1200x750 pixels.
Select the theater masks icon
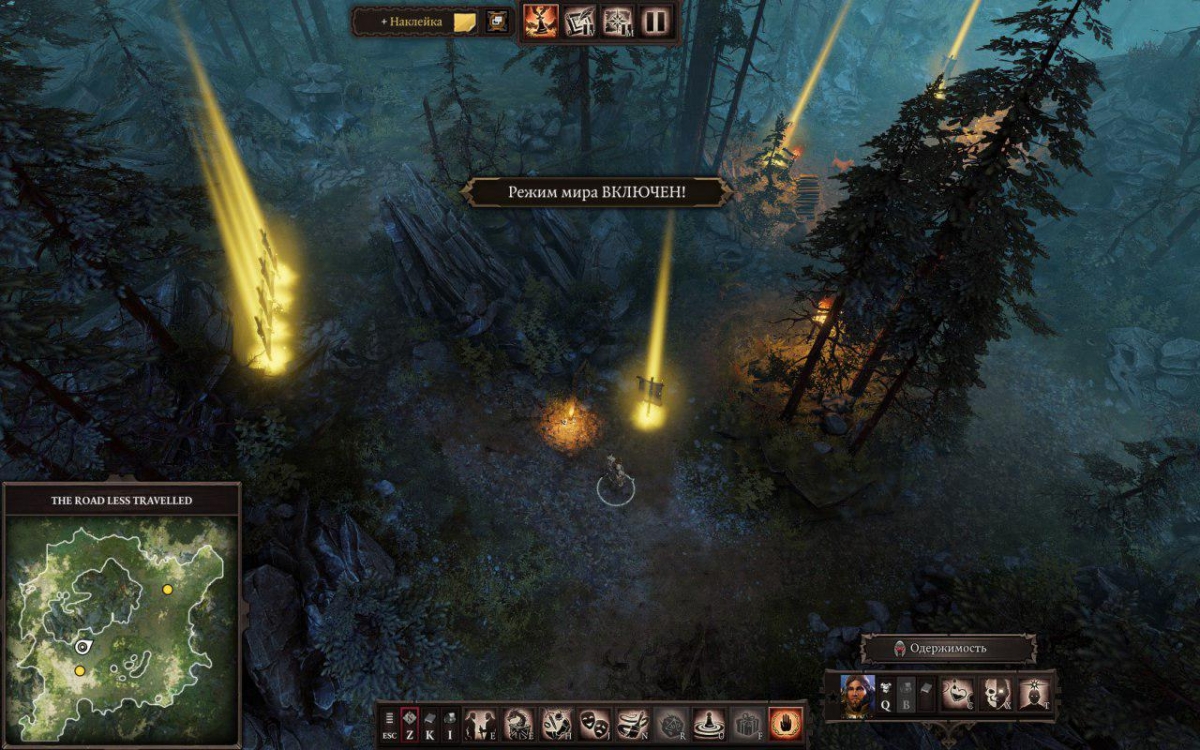click(594, 722)
